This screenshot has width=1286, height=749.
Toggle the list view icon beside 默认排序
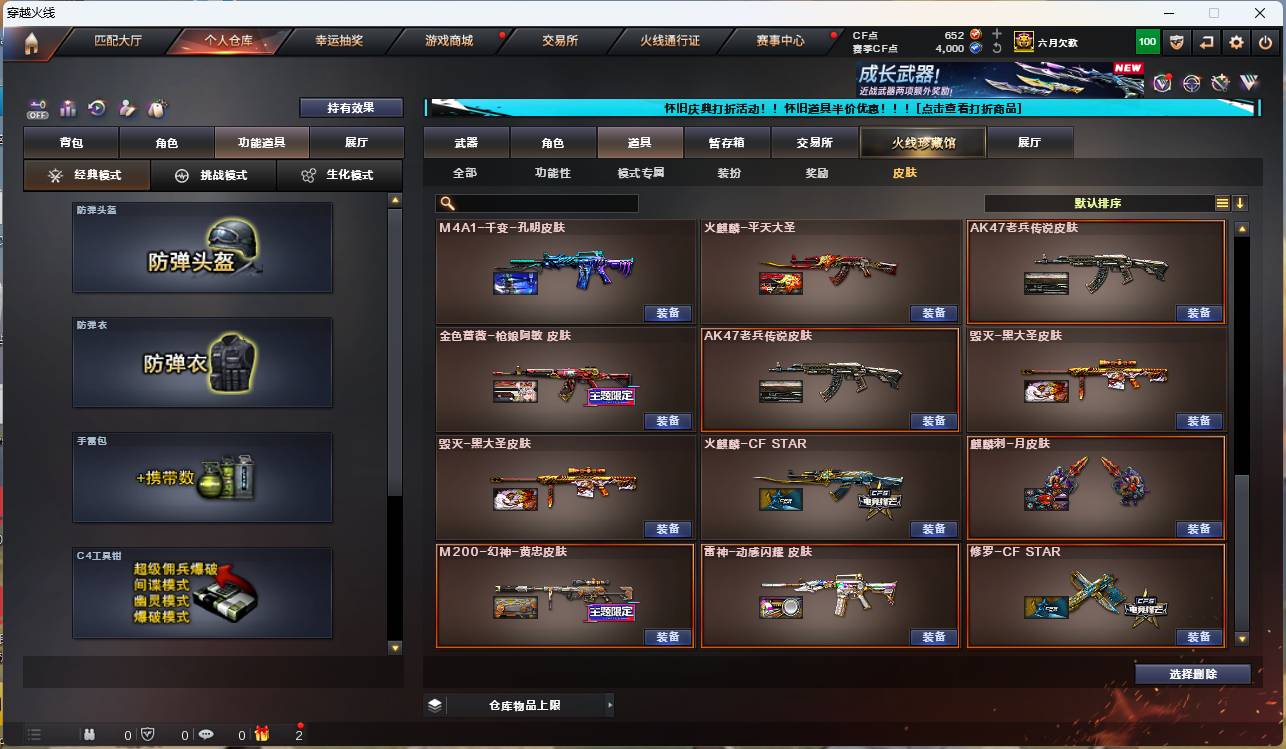[1222, 202]
